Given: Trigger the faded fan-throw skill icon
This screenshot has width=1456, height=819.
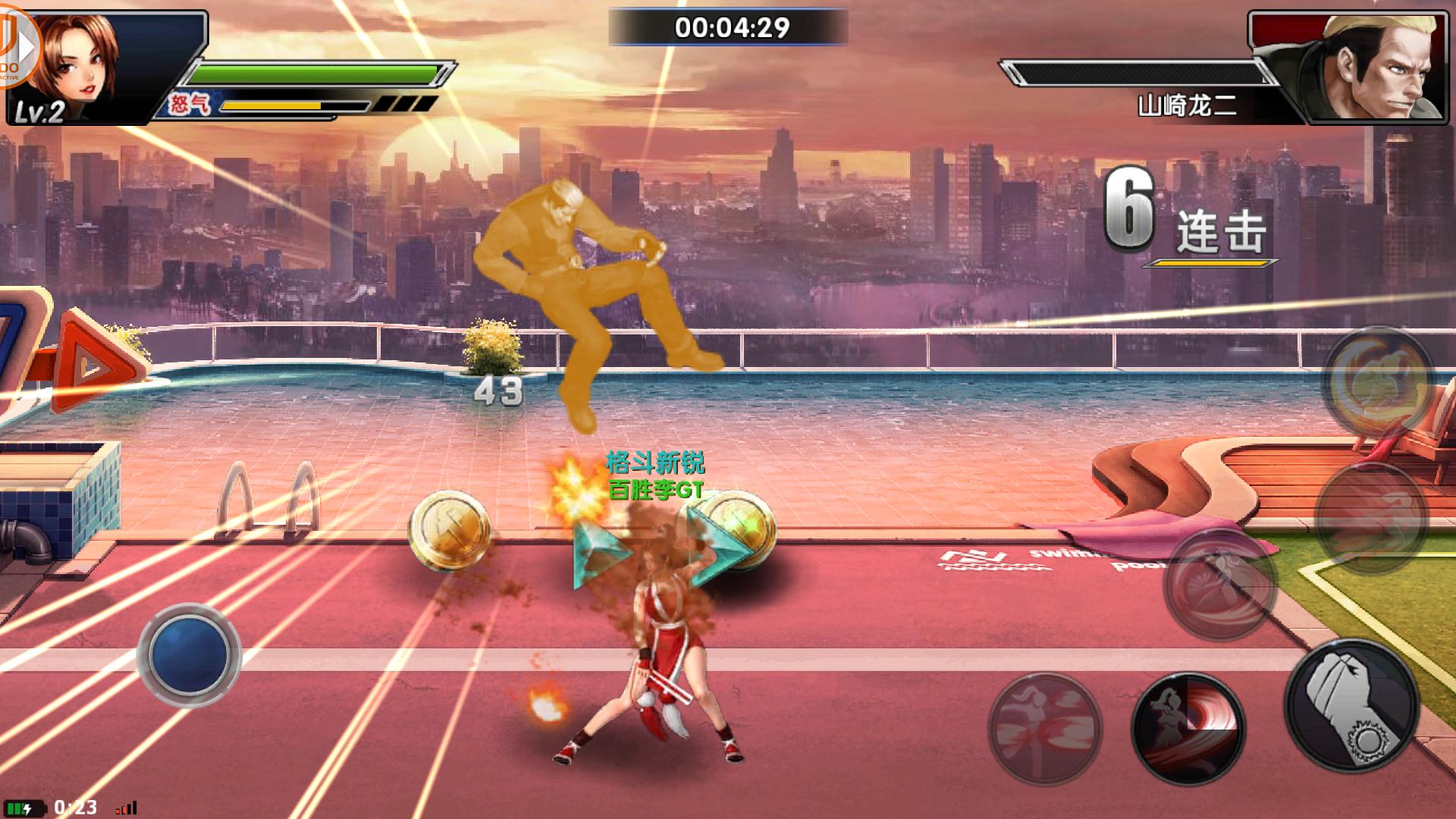Looking at the screenshot, I should (1219, 584).
